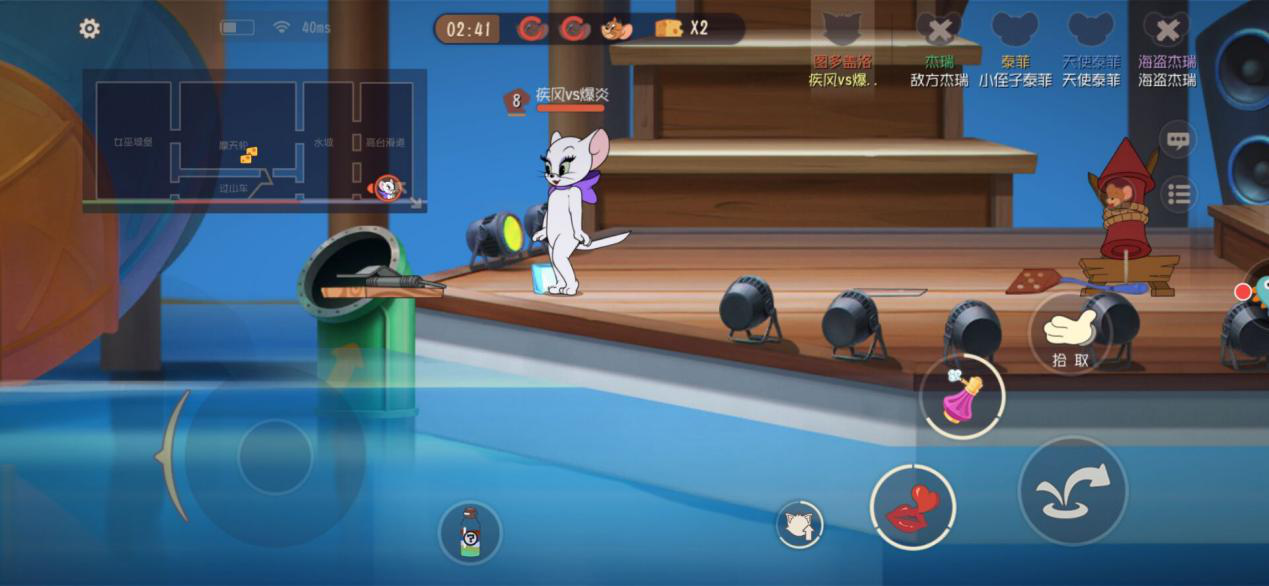The image size is (1269, 586).
Task: Expand the room layout minimap
Action: [x=254, y=140]
